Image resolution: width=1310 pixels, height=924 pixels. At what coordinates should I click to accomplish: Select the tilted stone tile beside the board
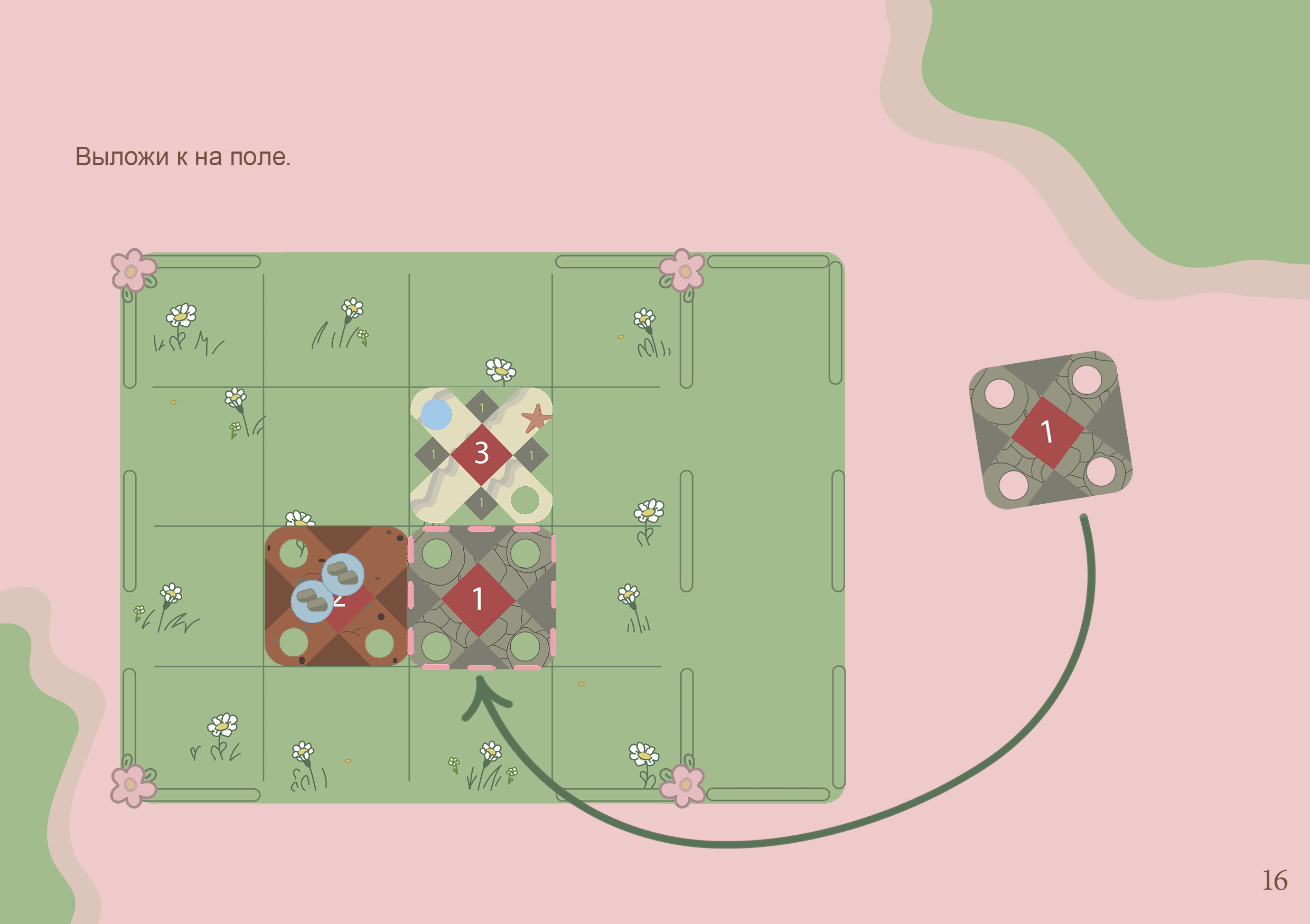click(x=1050, y=431)
